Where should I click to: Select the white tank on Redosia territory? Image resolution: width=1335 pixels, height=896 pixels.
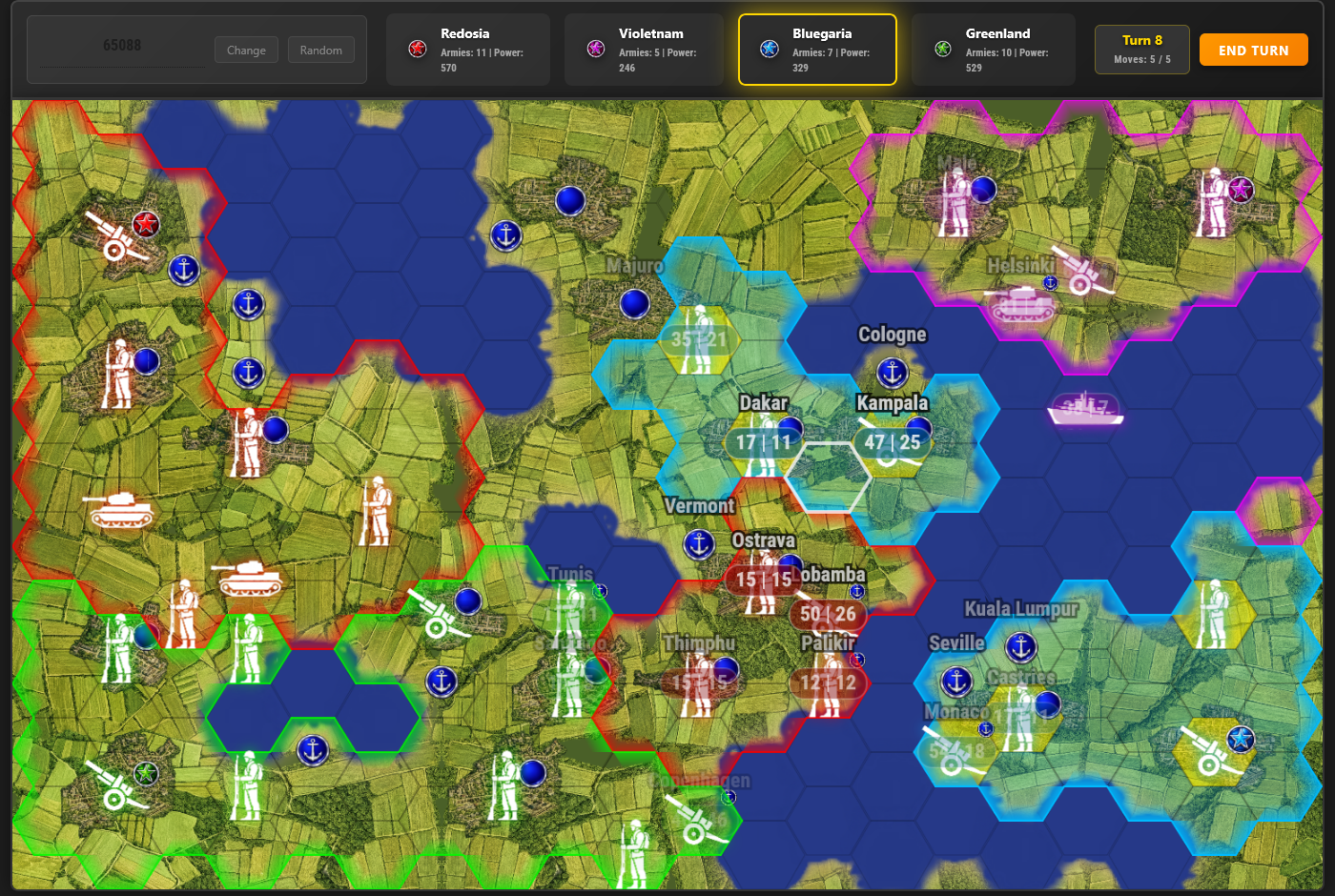point(122,512)
